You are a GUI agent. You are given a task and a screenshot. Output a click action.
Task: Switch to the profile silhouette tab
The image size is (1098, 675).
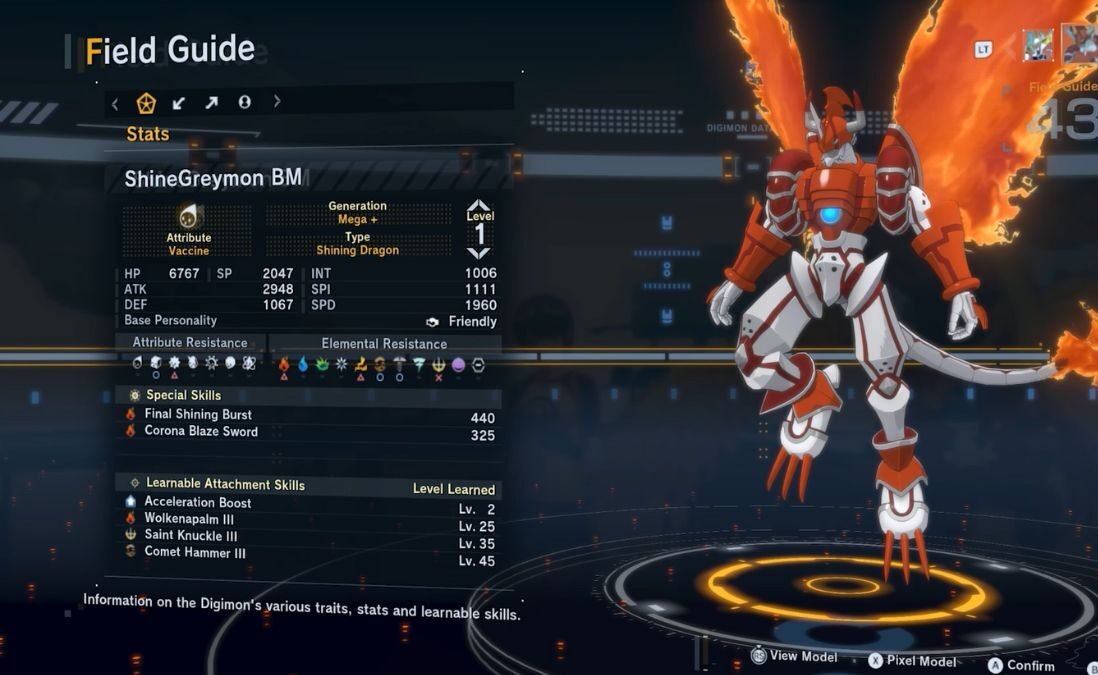click(244, 102)
